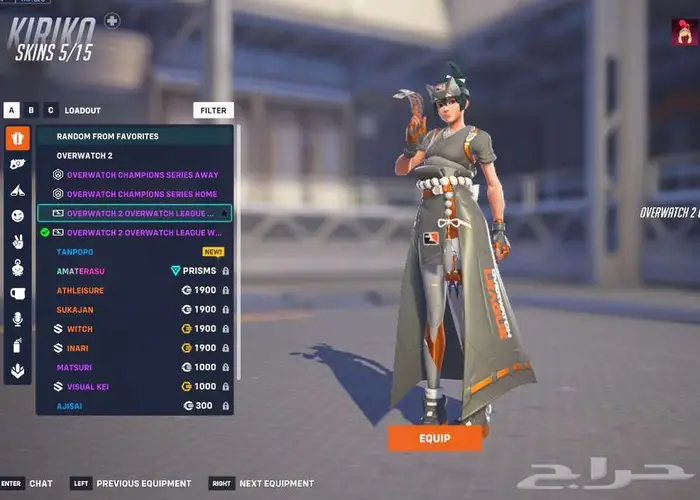700x500 pixels.
Task: Open the spray can category
Action: coord(18,345)
